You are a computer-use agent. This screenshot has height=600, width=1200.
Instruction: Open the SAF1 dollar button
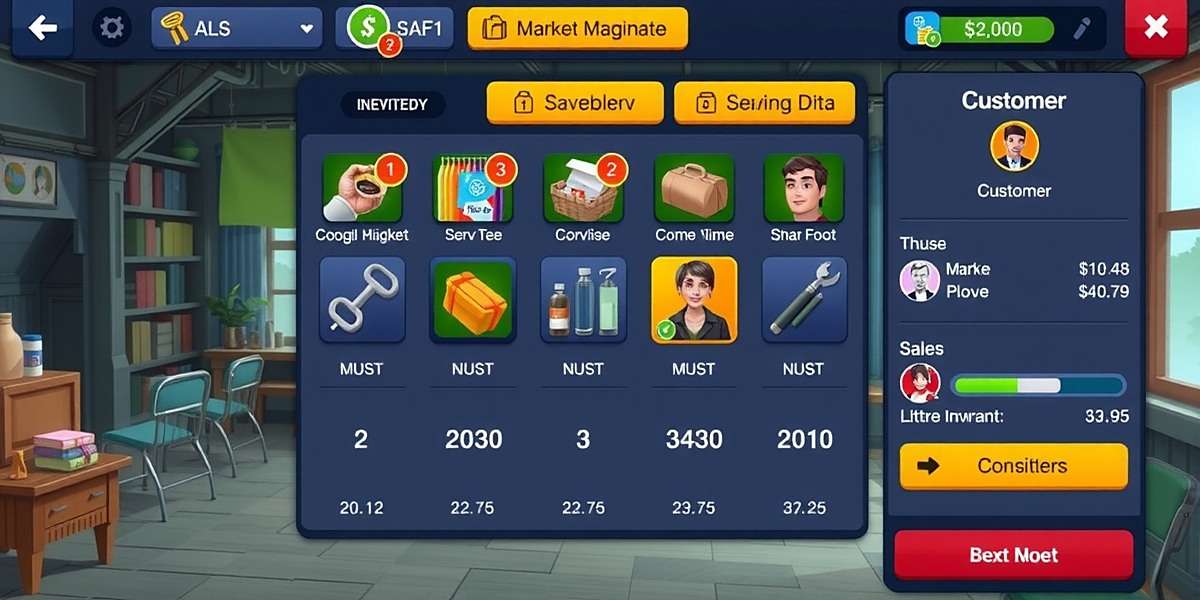pyautogui.click(x=394, y=28)
